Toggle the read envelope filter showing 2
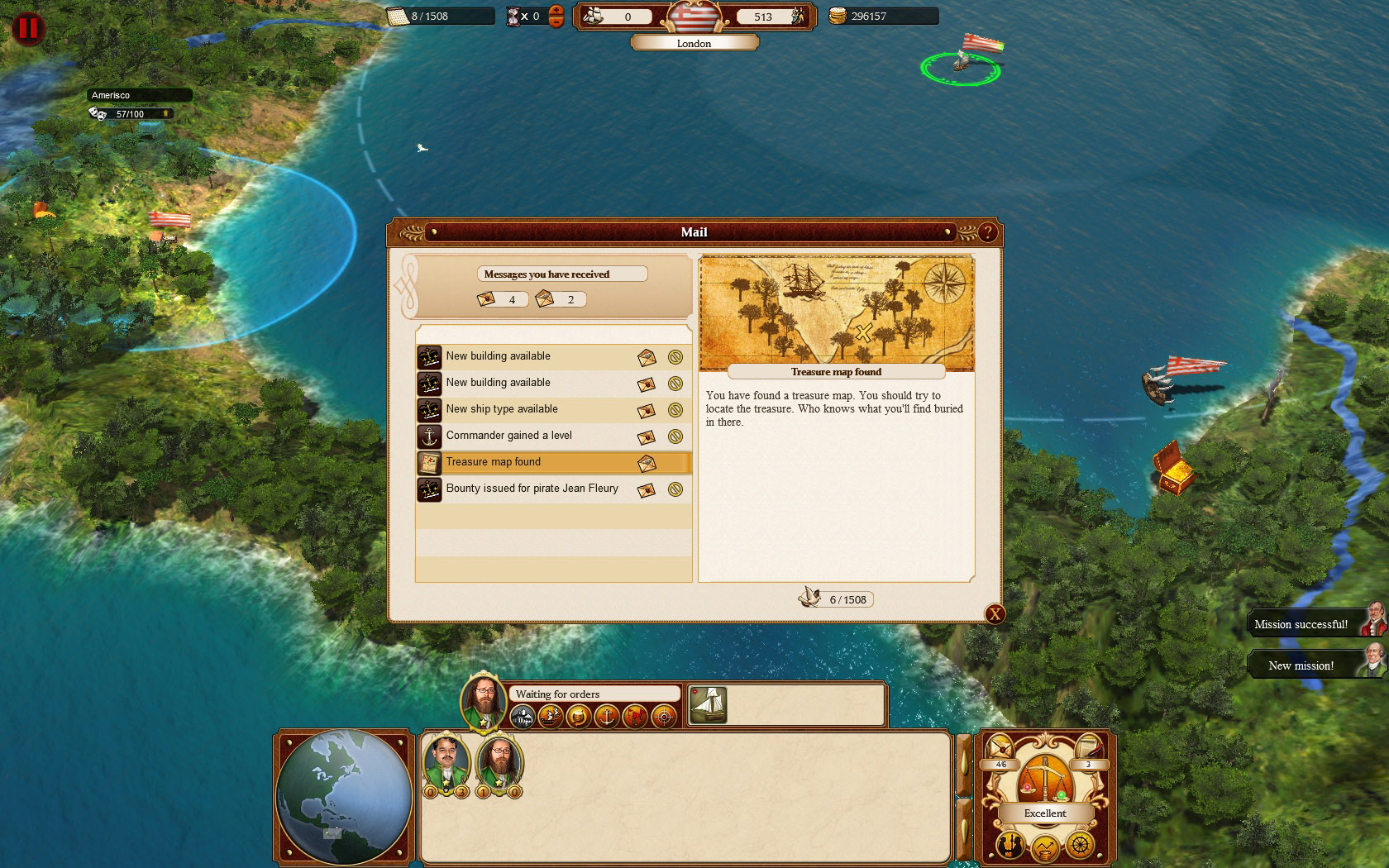This screenshot has width=1389, height=868. coord(563,299)
